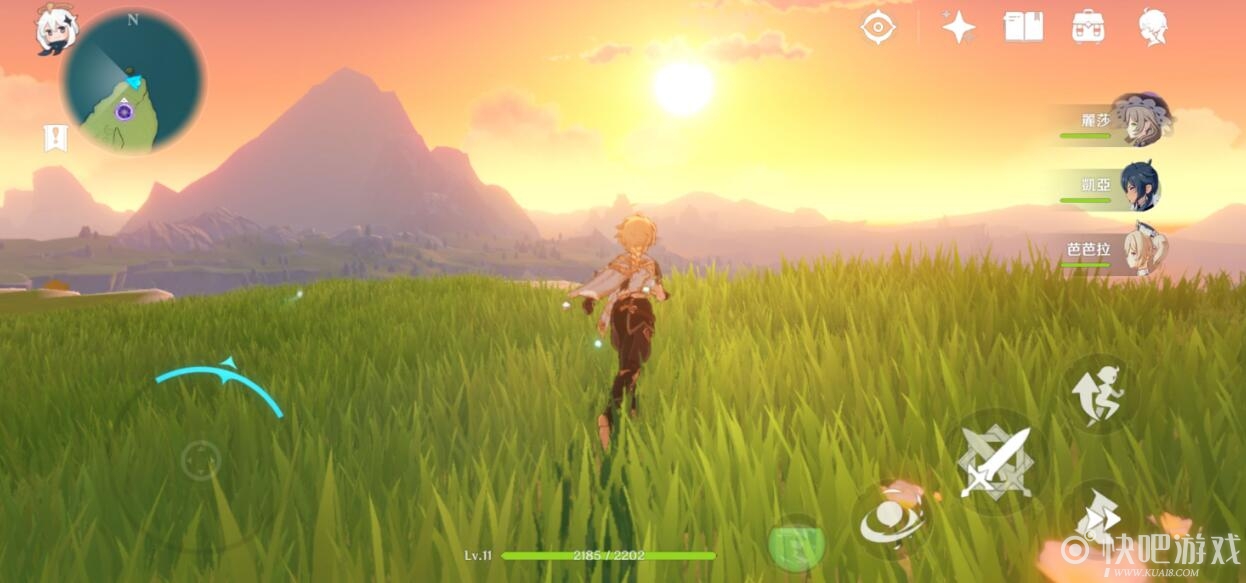Open the Paimon main menu
Viewport: 1246px width, 583px height.
pos(51,30)
